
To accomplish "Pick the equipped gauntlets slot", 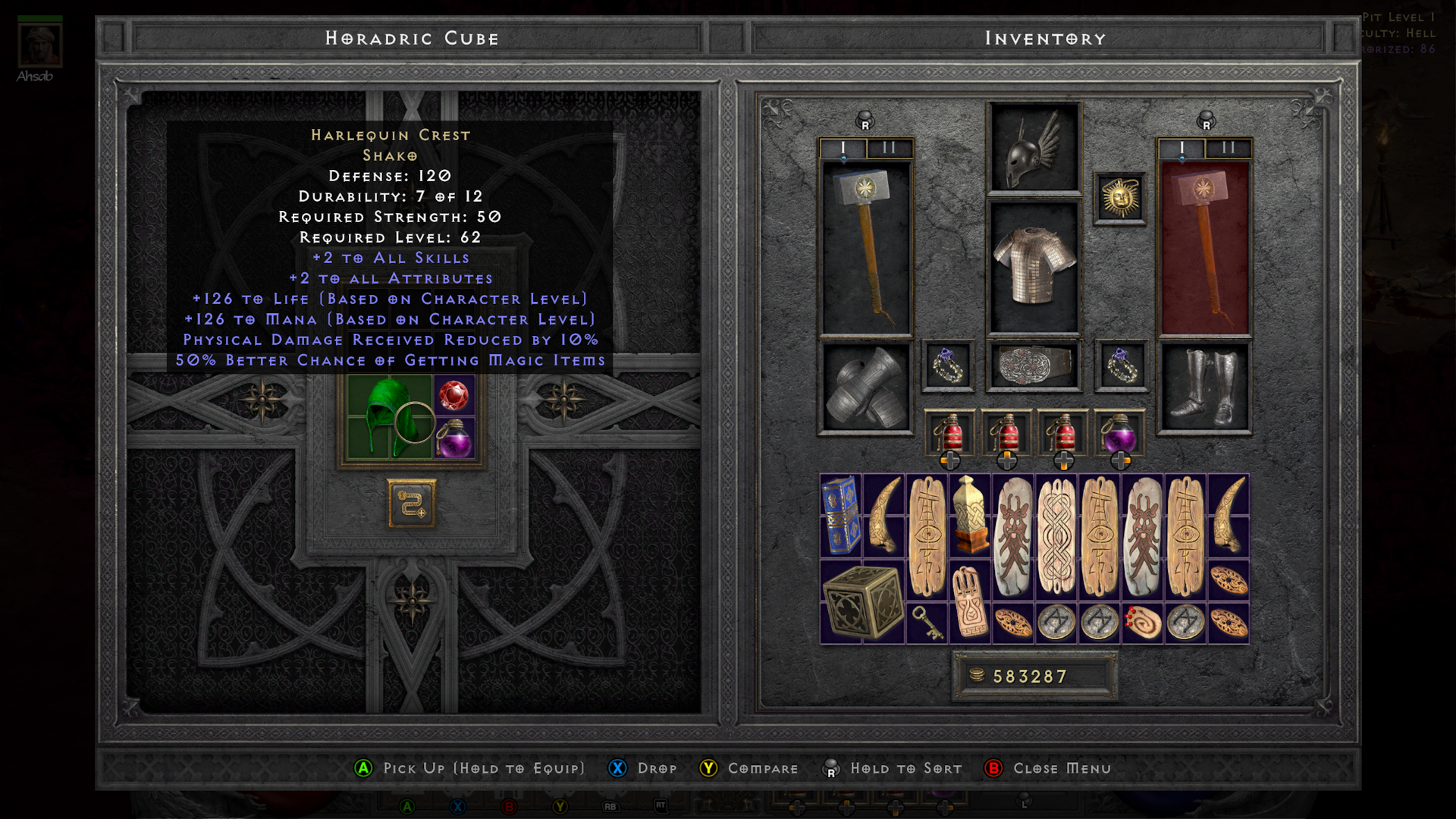I will coord(865,388).
